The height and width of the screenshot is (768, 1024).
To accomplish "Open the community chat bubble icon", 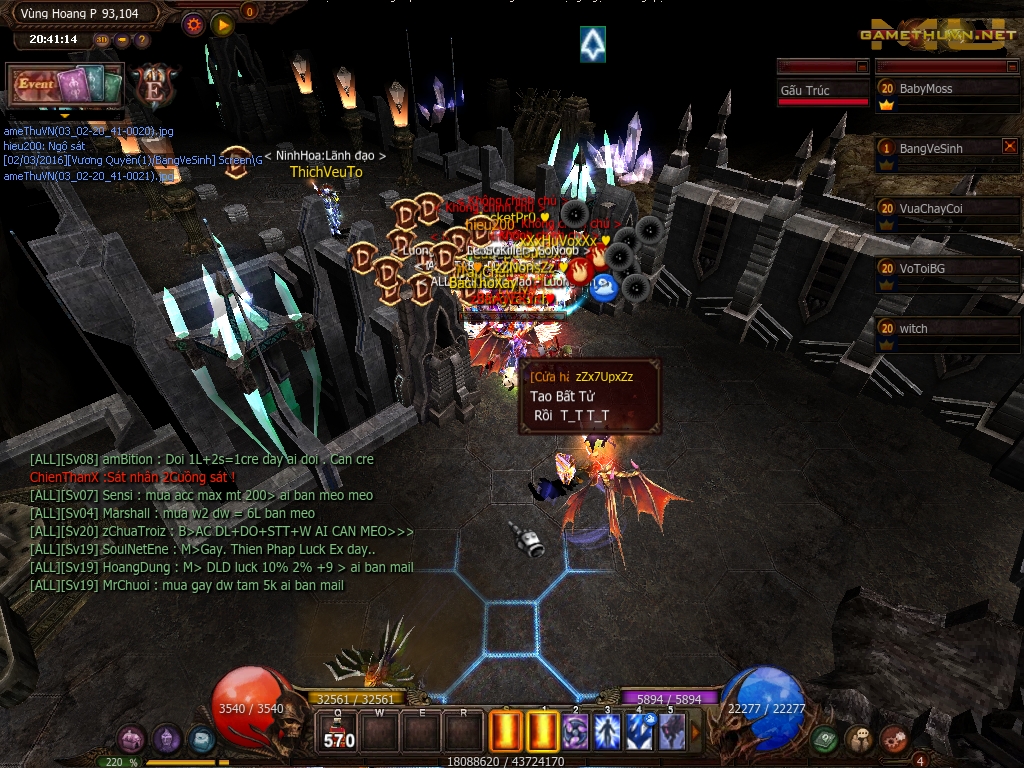I will point(859,739).
